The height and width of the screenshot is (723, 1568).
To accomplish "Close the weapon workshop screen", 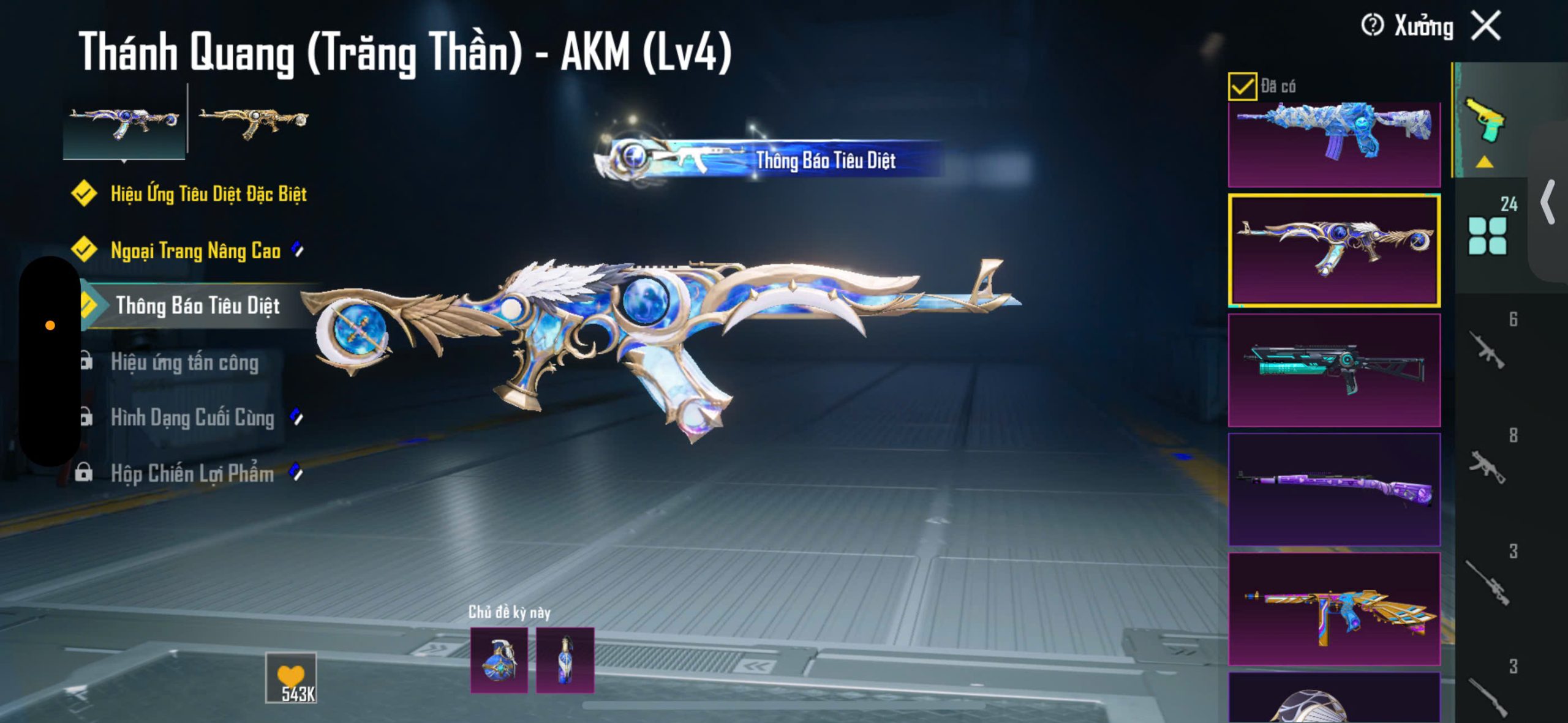I will click(1486, 26).
